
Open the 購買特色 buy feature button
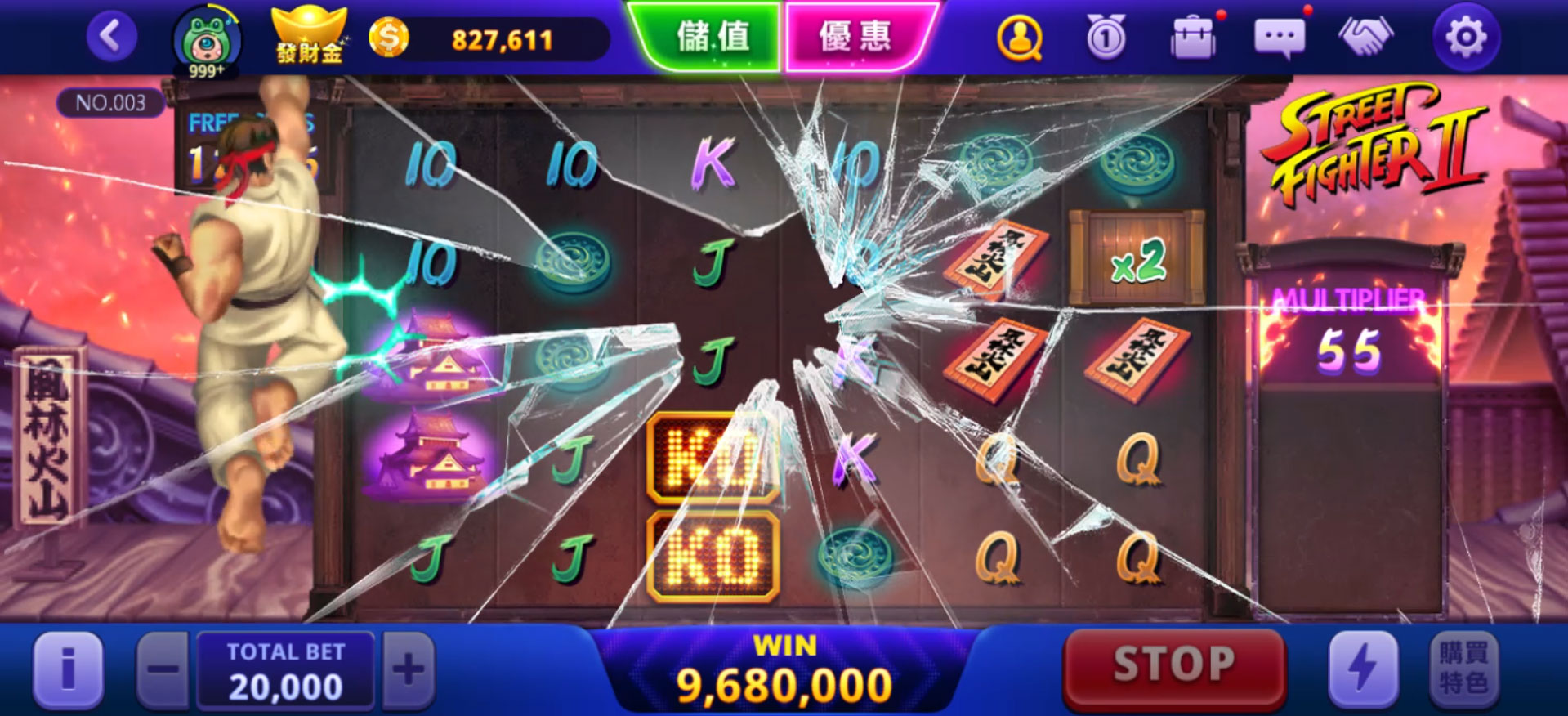click(x=1464, y=669)
